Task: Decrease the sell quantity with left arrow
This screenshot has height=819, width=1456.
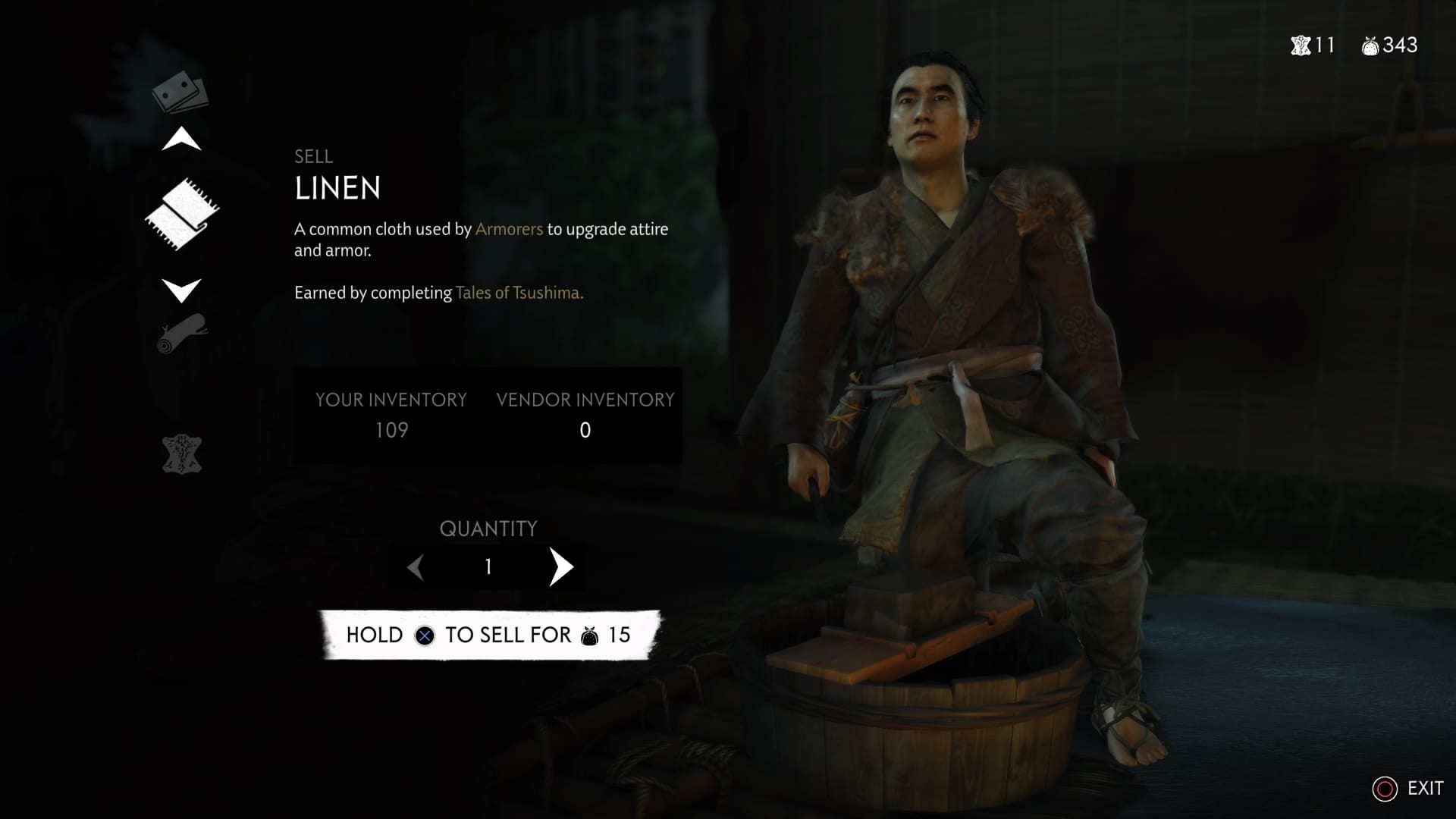Action: point(416,567)
